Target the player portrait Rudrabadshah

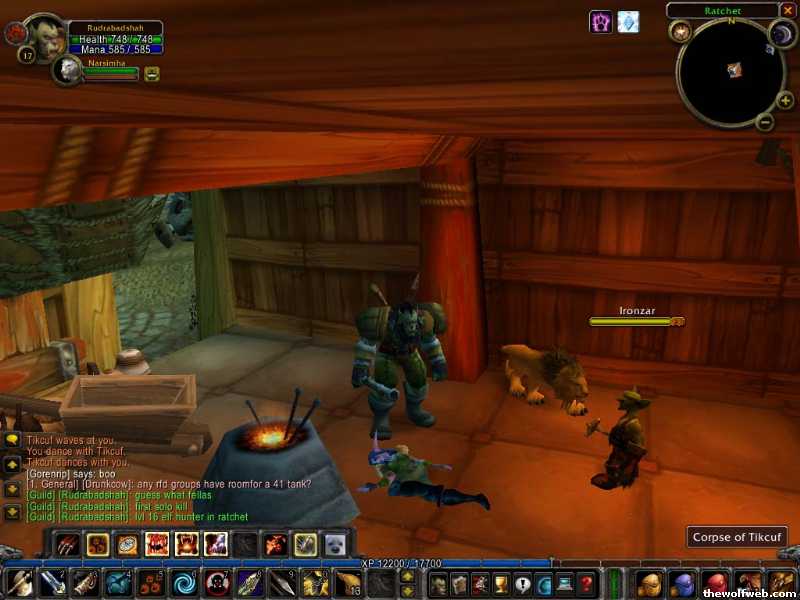click(x=45, y=36)
